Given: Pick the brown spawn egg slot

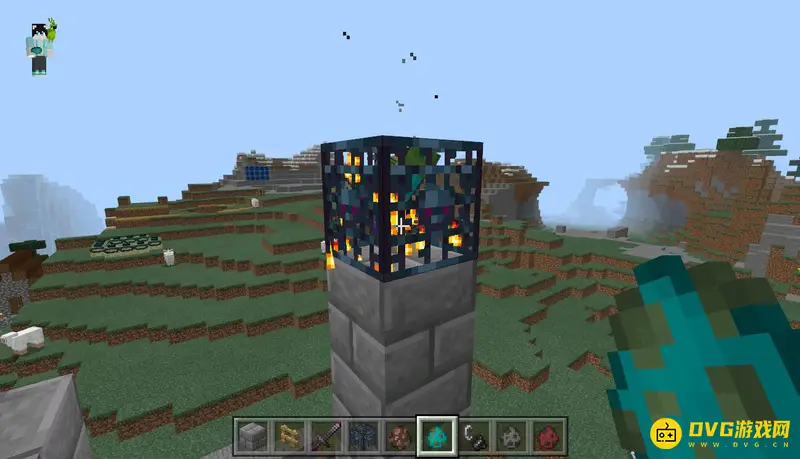Looking at the screenshot, I should coord(398,435).
